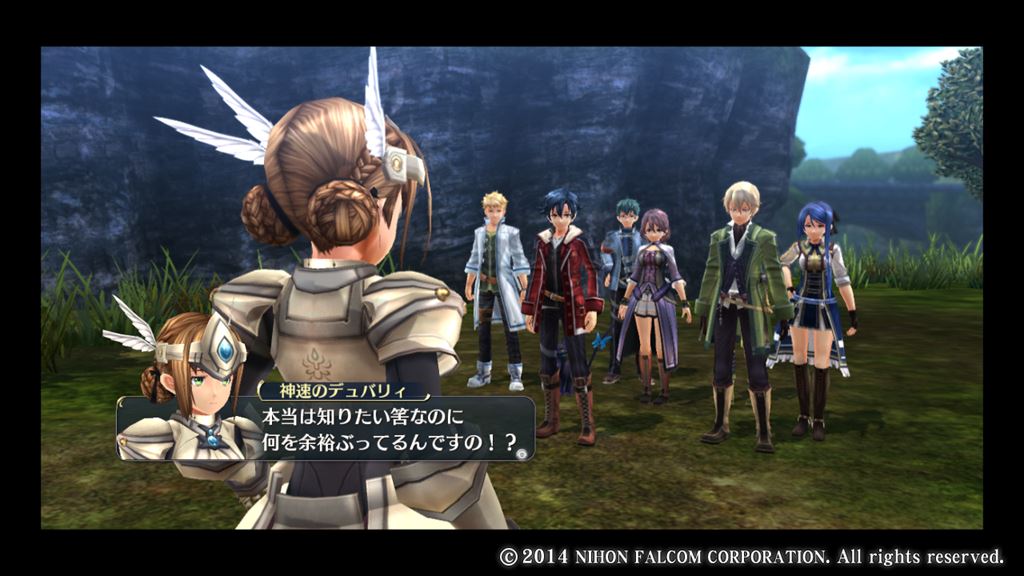Click the round continue indicator in the dialogue box
The image size is (1024, 576).
click(521, 453)
